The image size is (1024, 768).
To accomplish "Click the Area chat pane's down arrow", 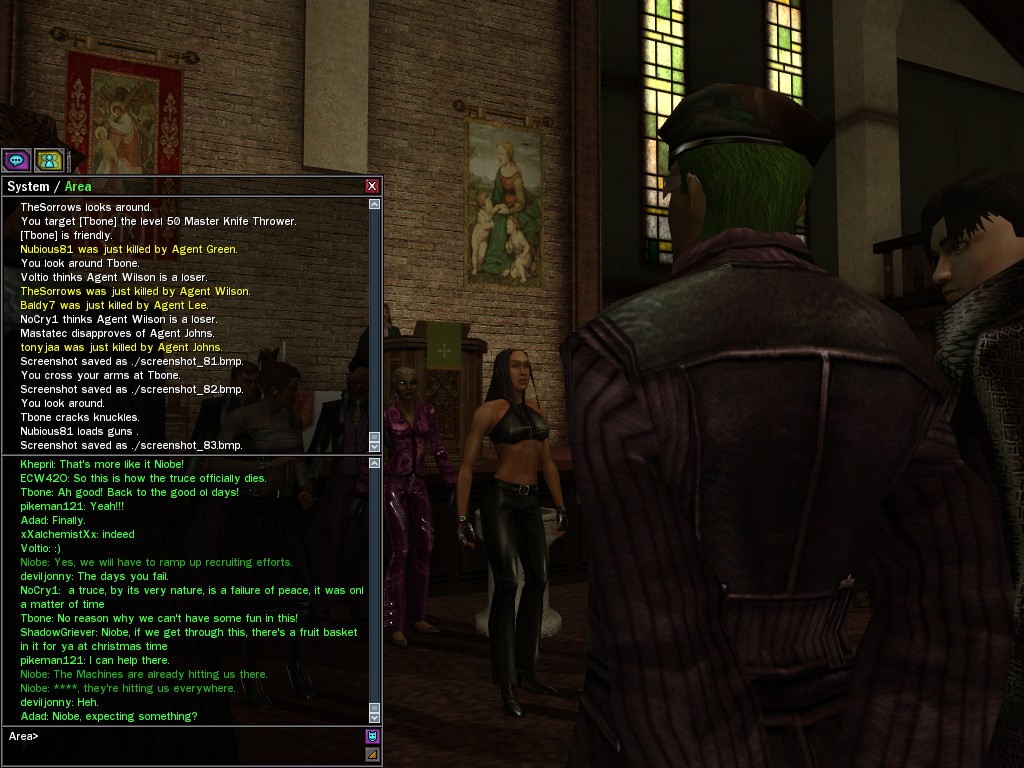I will coord(375,717).
